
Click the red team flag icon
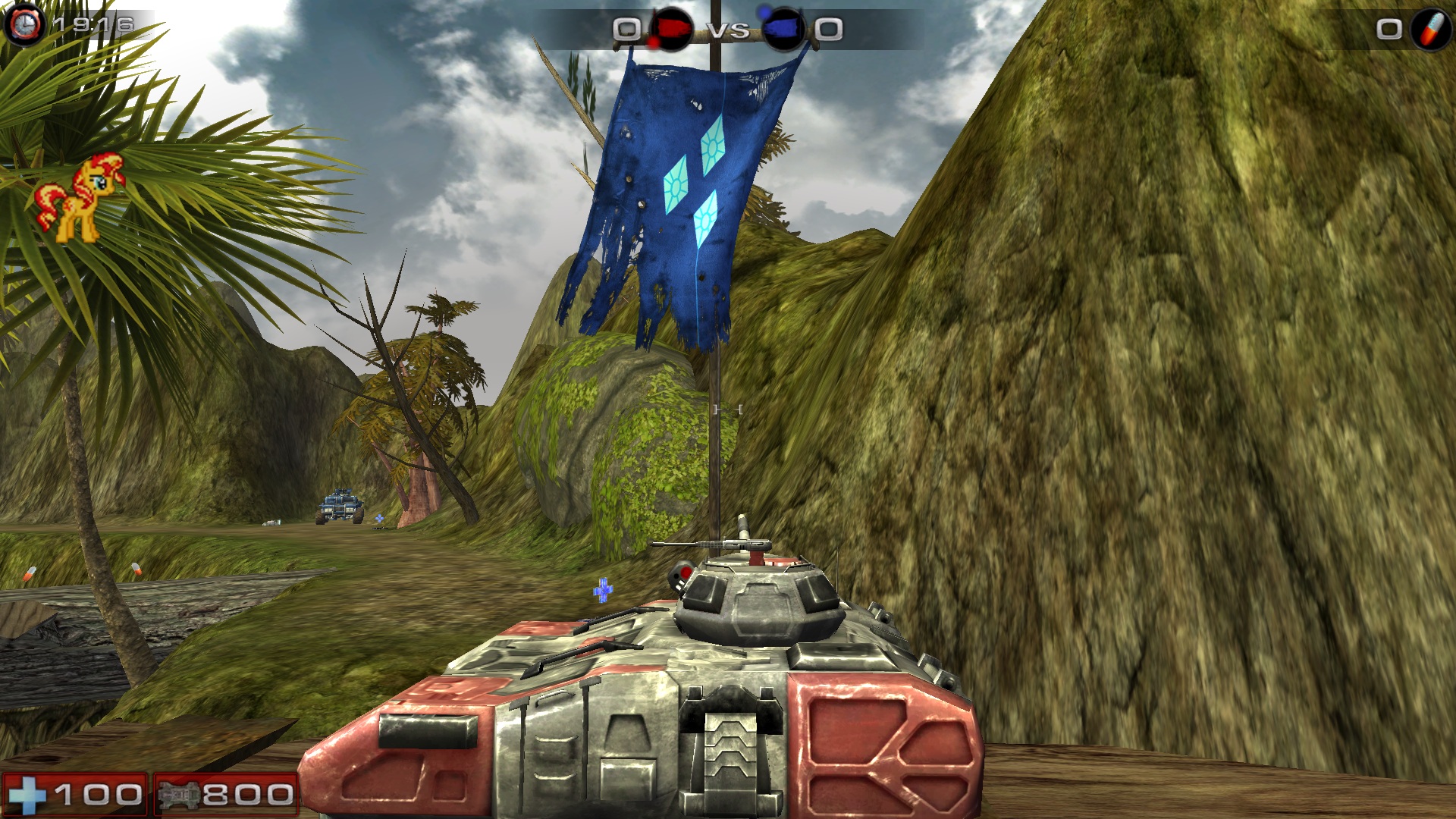tap(670, 29)
